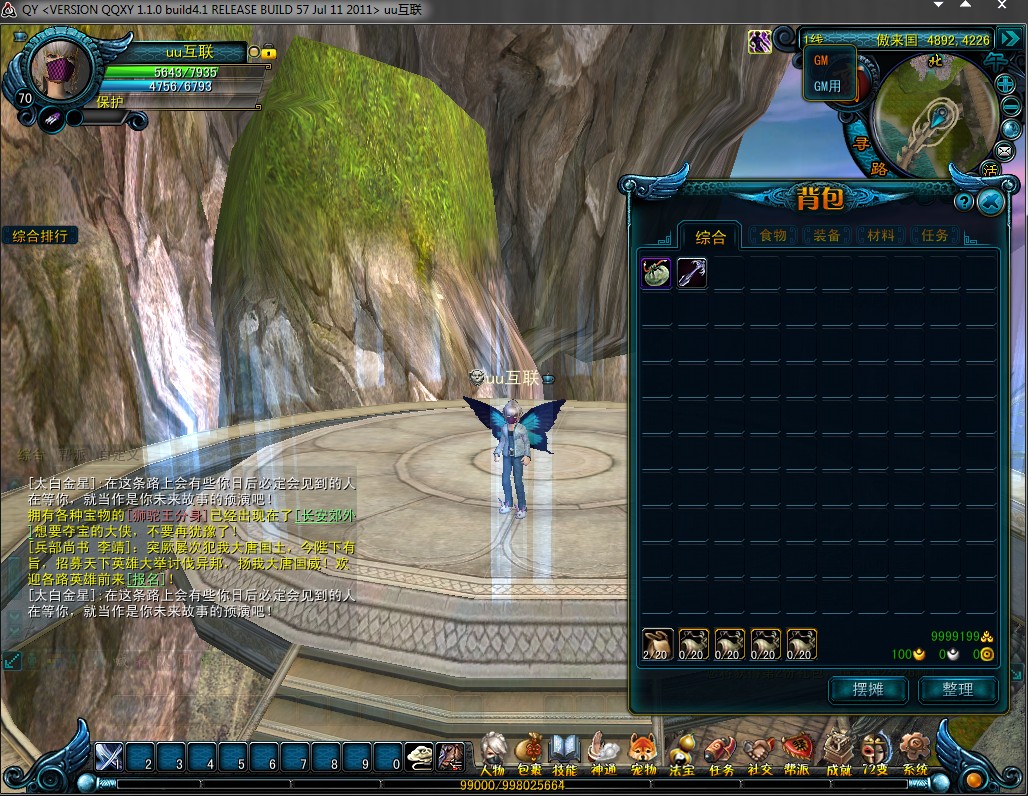Screen dimensions: 1028x796
Task: Click the 摆摊 set up stall button
Action: coord(867,689)
